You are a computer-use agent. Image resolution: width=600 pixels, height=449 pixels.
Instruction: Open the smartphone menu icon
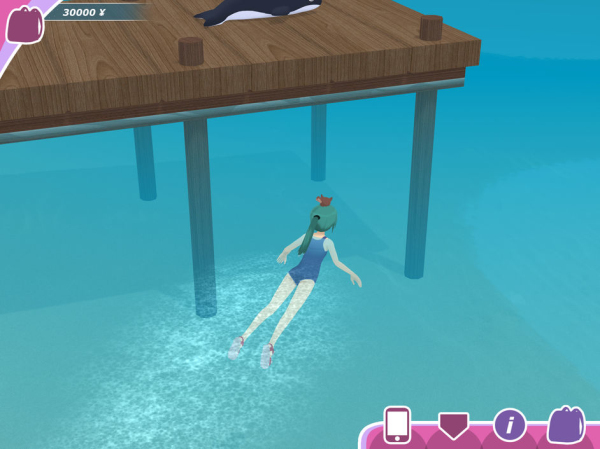coord(397,425)
